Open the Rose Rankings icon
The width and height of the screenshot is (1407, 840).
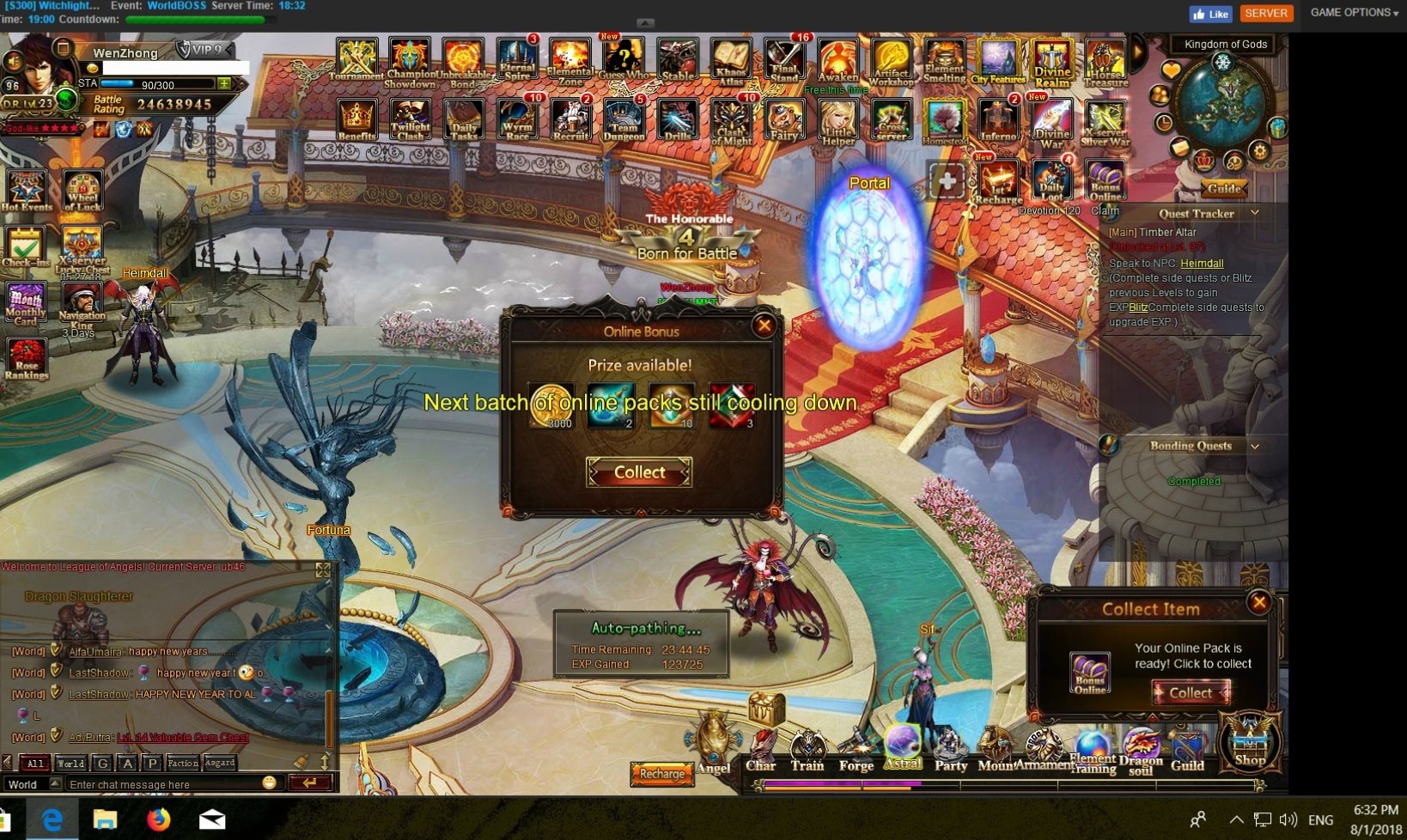point(27,359)
